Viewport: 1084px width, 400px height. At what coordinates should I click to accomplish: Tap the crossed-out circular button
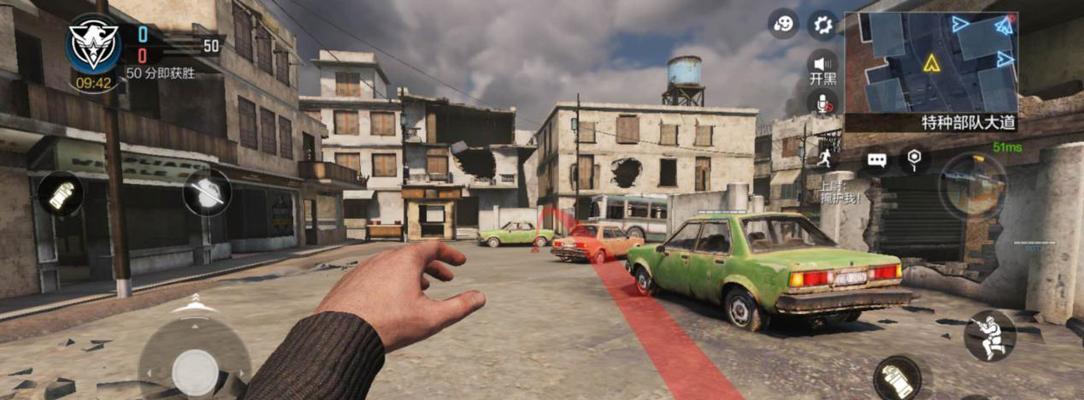(207, 192)
